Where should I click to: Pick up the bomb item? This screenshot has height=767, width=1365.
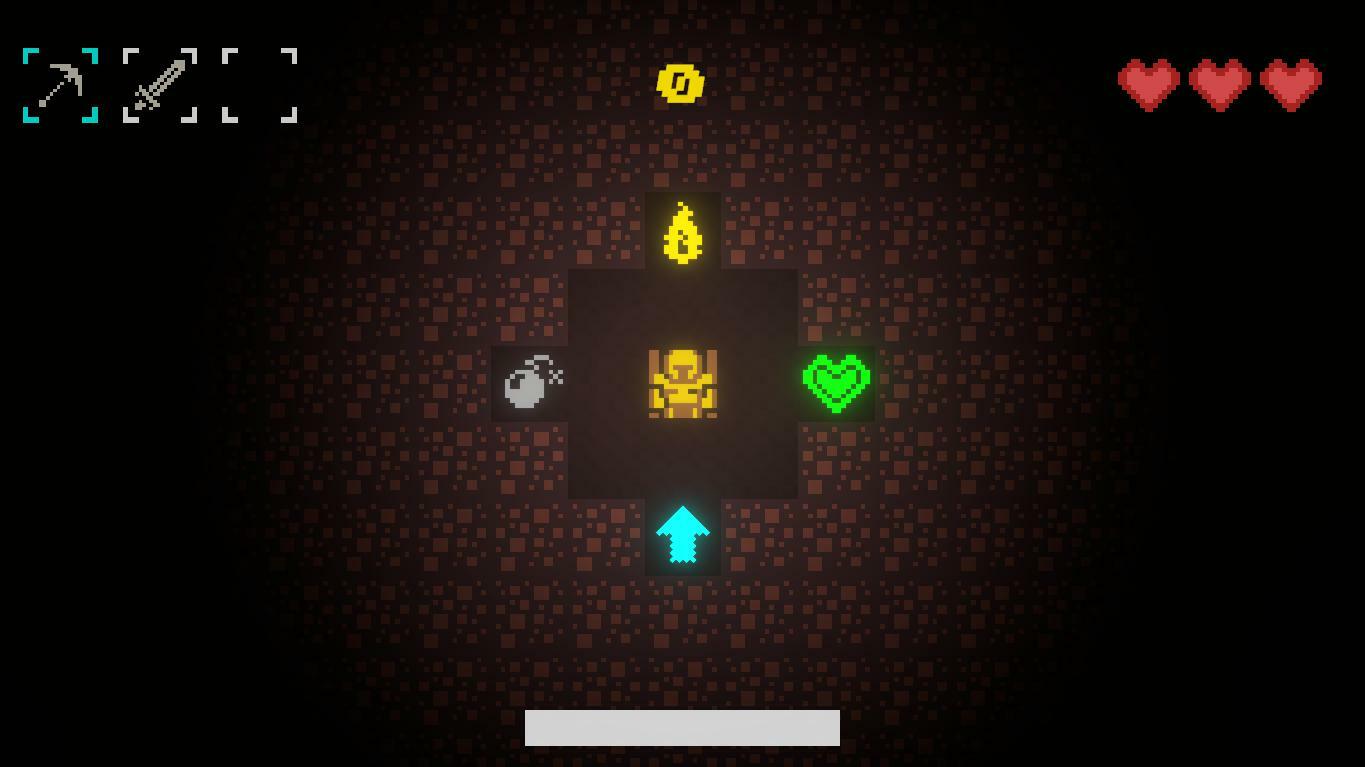[x=528, y=385]
